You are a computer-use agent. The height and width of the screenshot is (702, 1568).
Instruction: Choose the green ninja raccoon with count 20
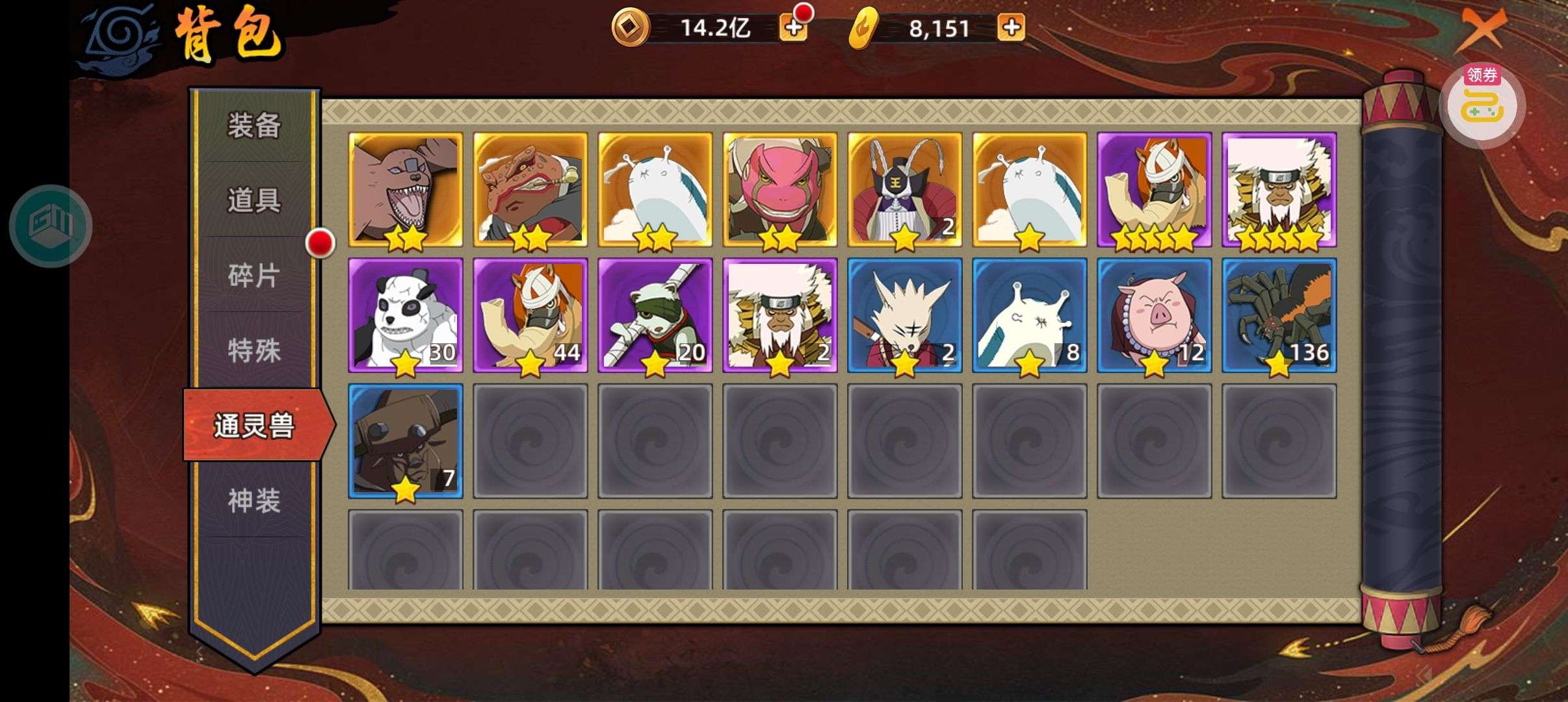point(655,315)
